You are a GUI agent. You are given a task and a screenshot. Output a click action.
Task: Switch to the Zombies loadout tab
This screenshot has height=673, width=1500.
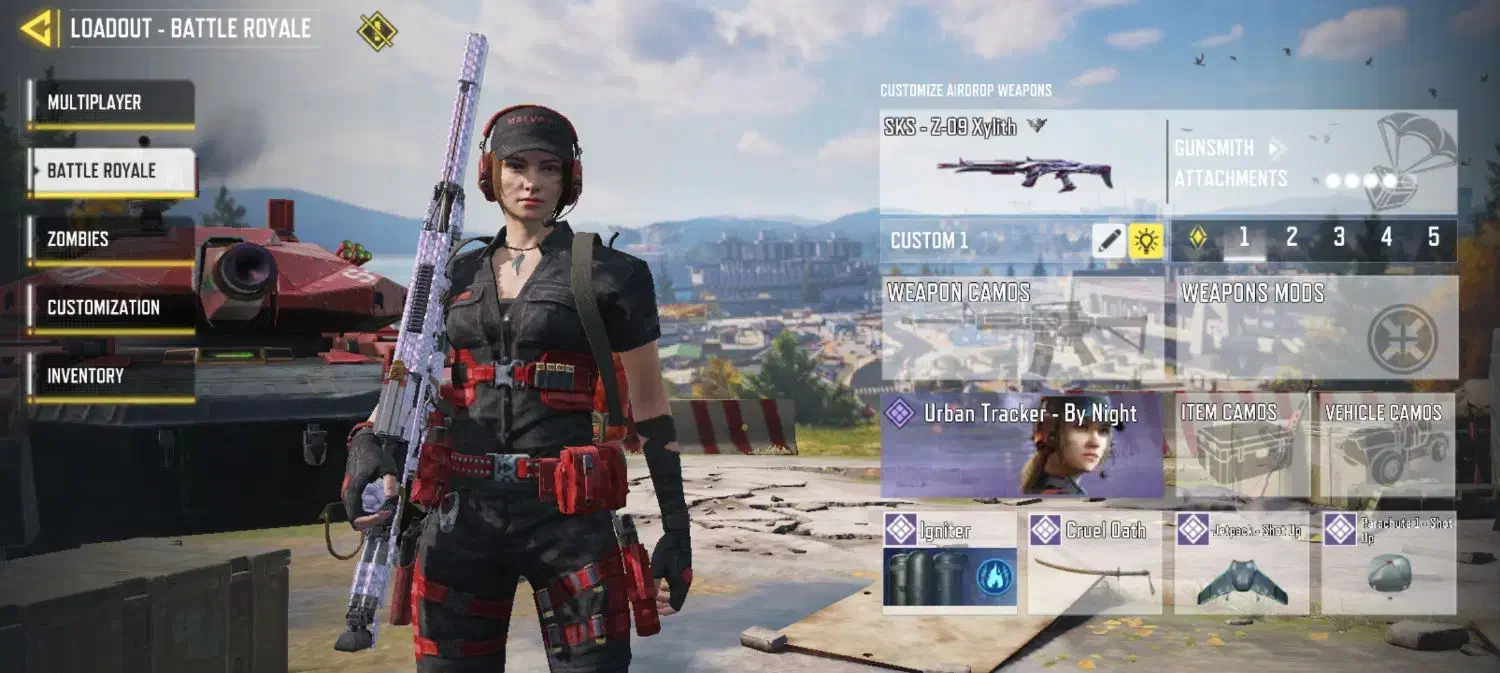click(110, 239)
